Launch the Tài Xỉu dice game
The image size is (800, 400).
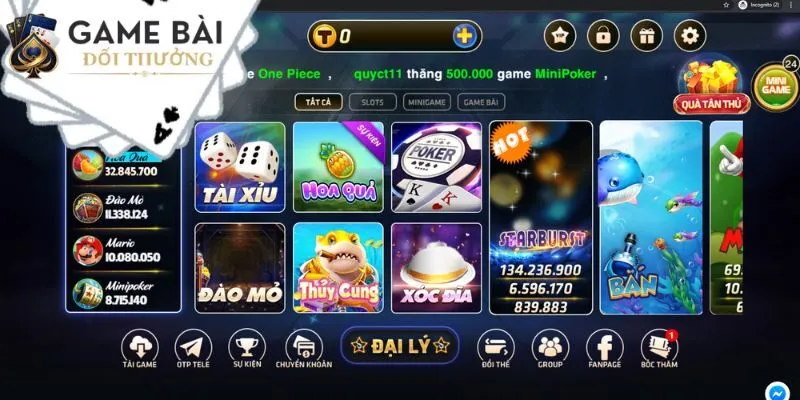(239, 167)
